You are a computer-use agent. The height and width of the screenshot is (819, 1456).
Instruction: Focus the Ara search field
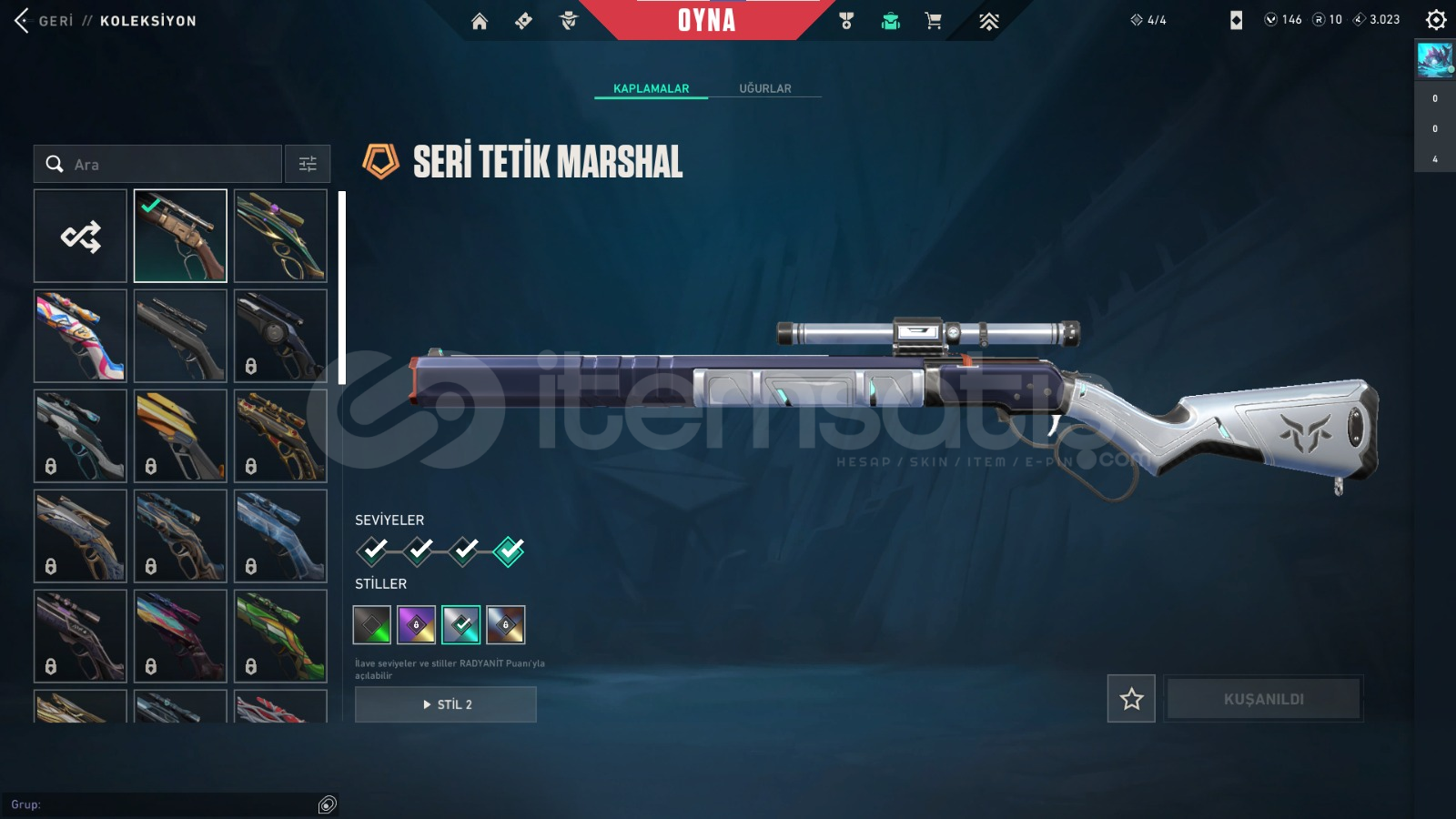click(164, 165)
